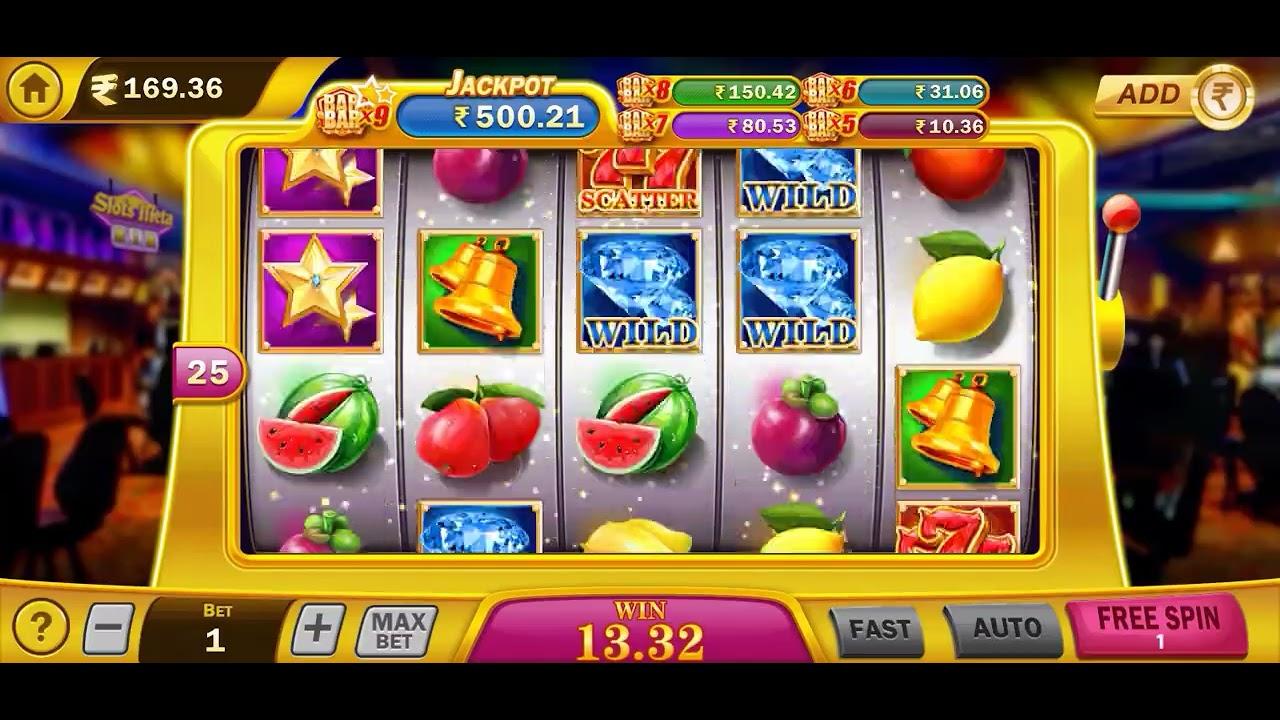Show the help question mark info
This screenshot has height=720, width=1280.
click(40, 629)
